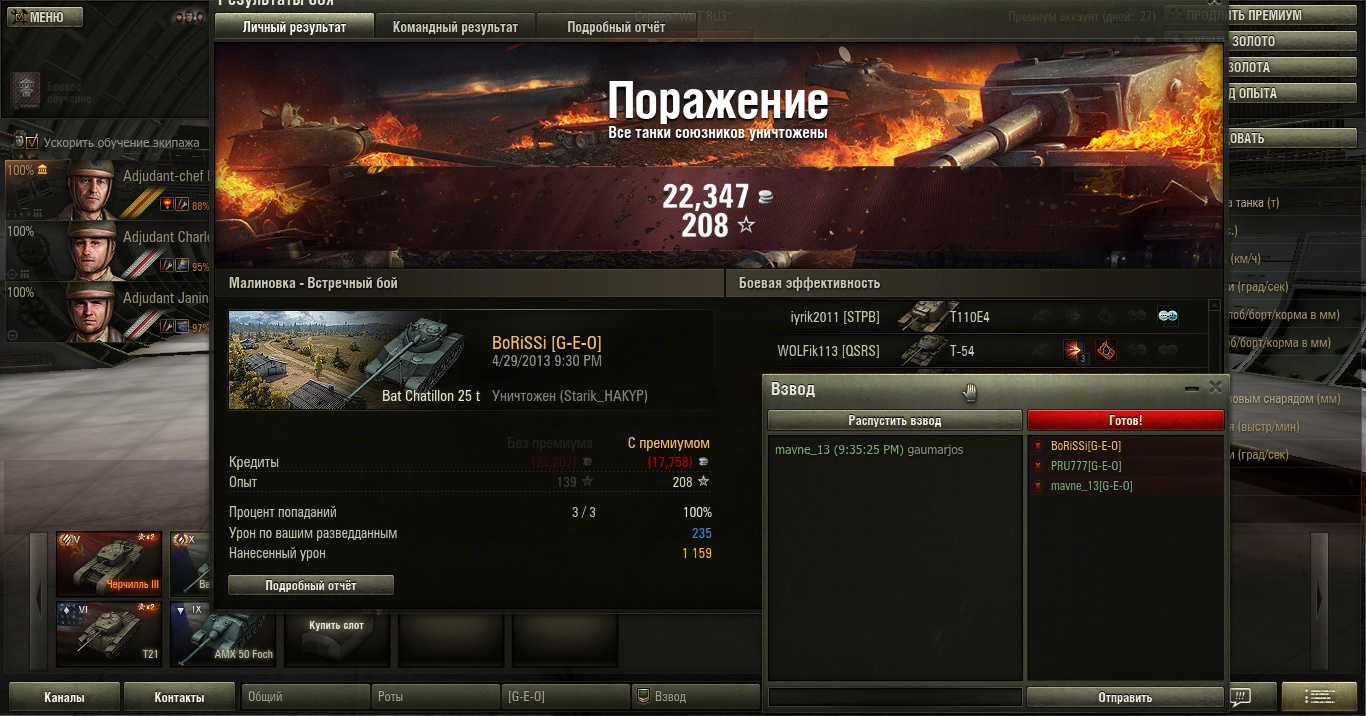This screenshot has height=716, width=1366.
Task: Open the Каналы channels list
Action: (x=64, y=697)
